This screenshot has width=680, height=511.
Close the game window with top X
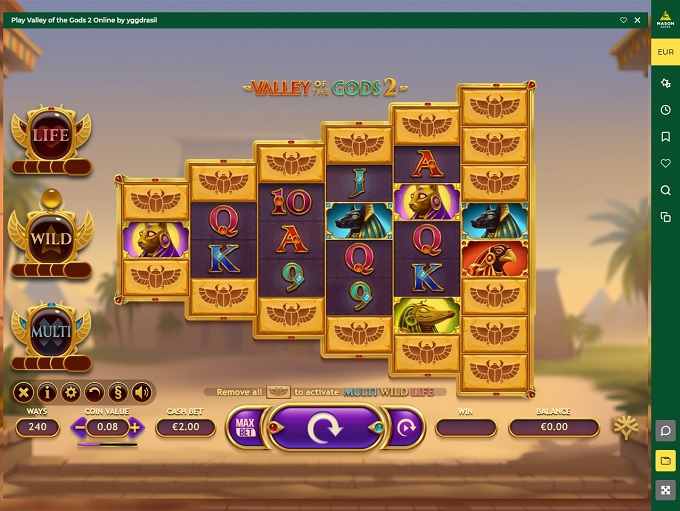pyautogui.click(x=638, y=19)
